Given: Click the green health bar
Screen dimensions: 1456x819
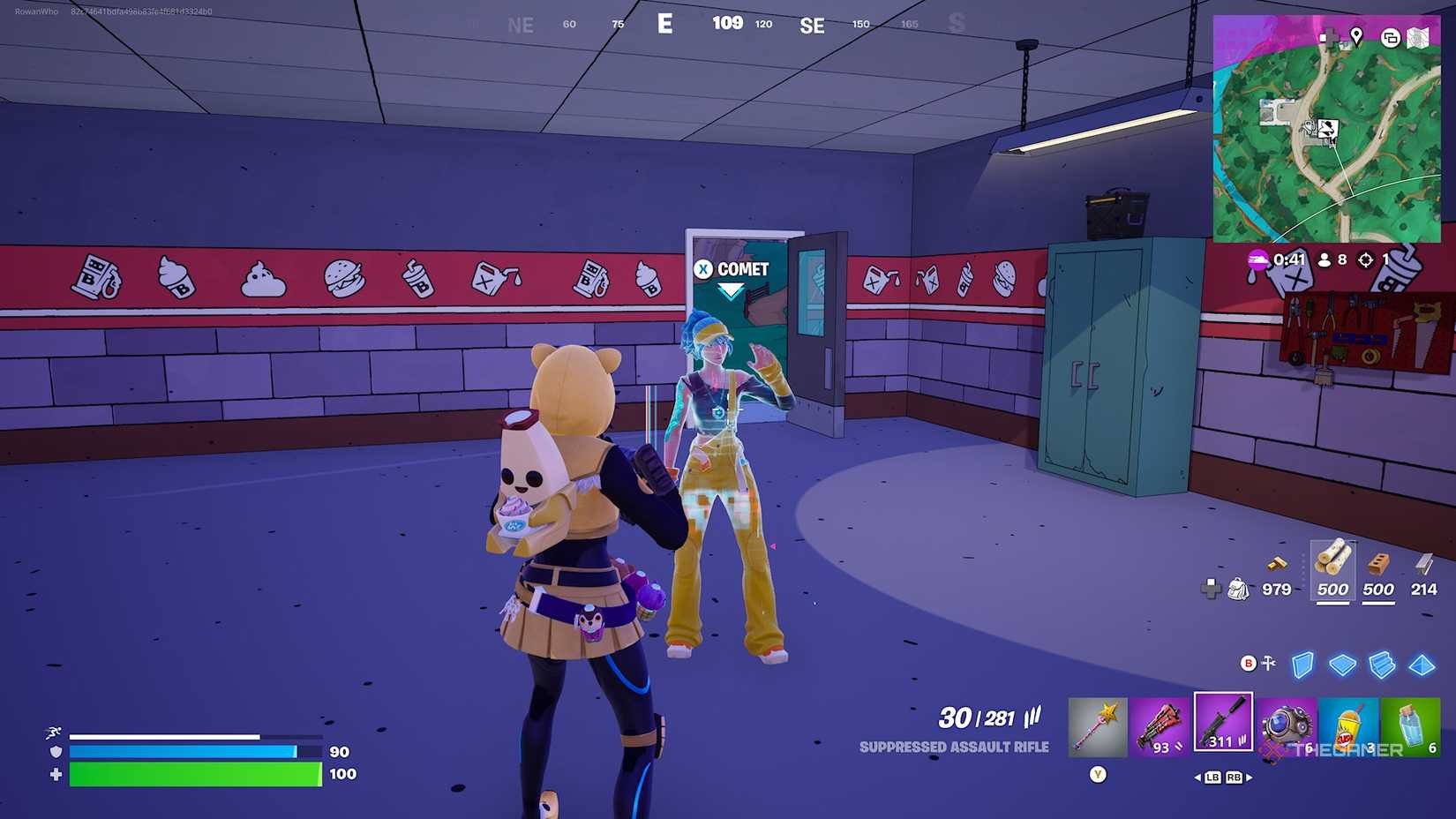Looking at the screenshot, I should (x=194, y=775).
